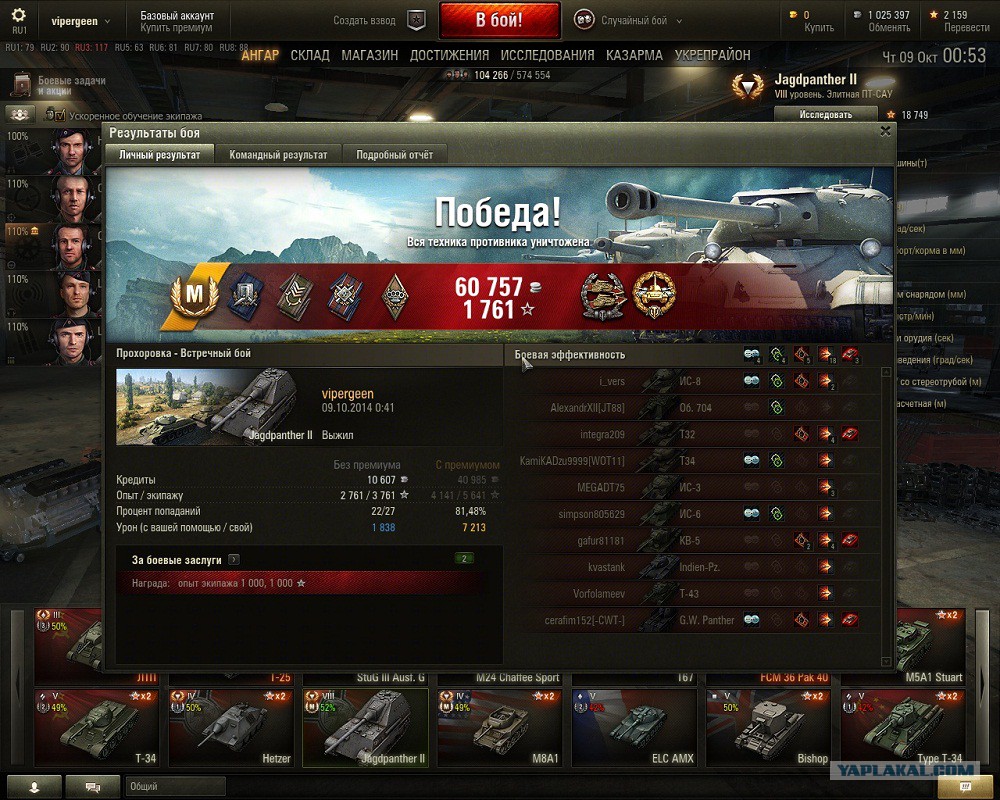Expand the За боевые заслуги reward section
Image resolution: width=1000 pixels, height=800 pixels.
click(x=233, y=560)
